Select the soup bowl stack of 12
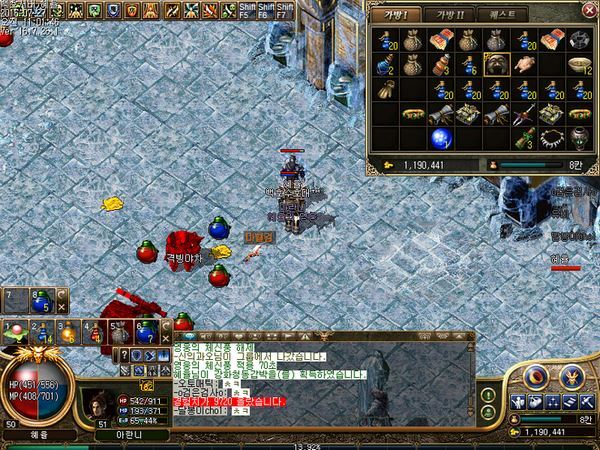The image size is (600, 450). click(x=576, y=65)
